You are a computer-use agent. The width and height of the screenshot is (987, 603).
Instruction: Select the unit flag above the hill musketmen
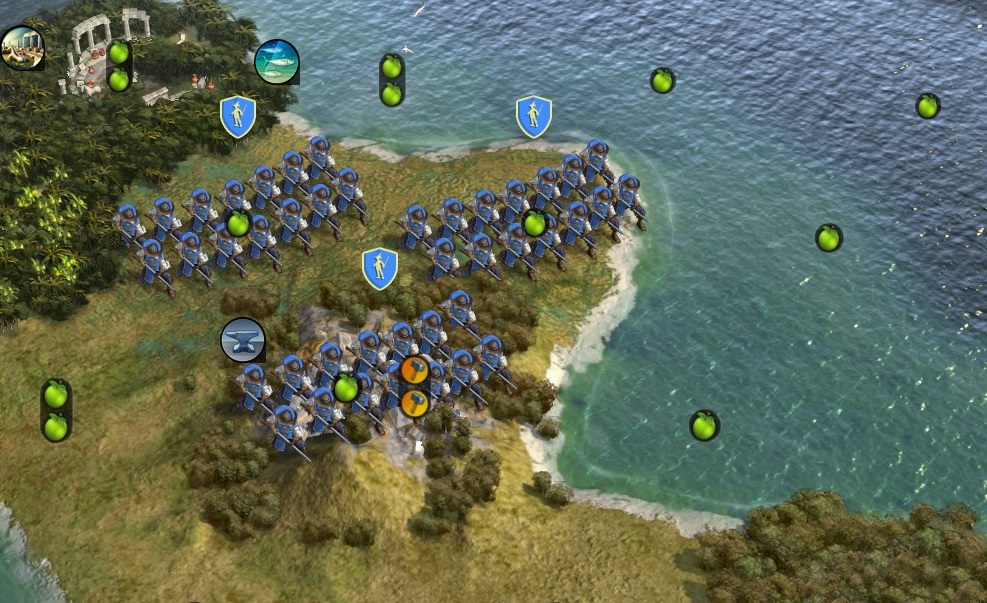click(380, 269)
